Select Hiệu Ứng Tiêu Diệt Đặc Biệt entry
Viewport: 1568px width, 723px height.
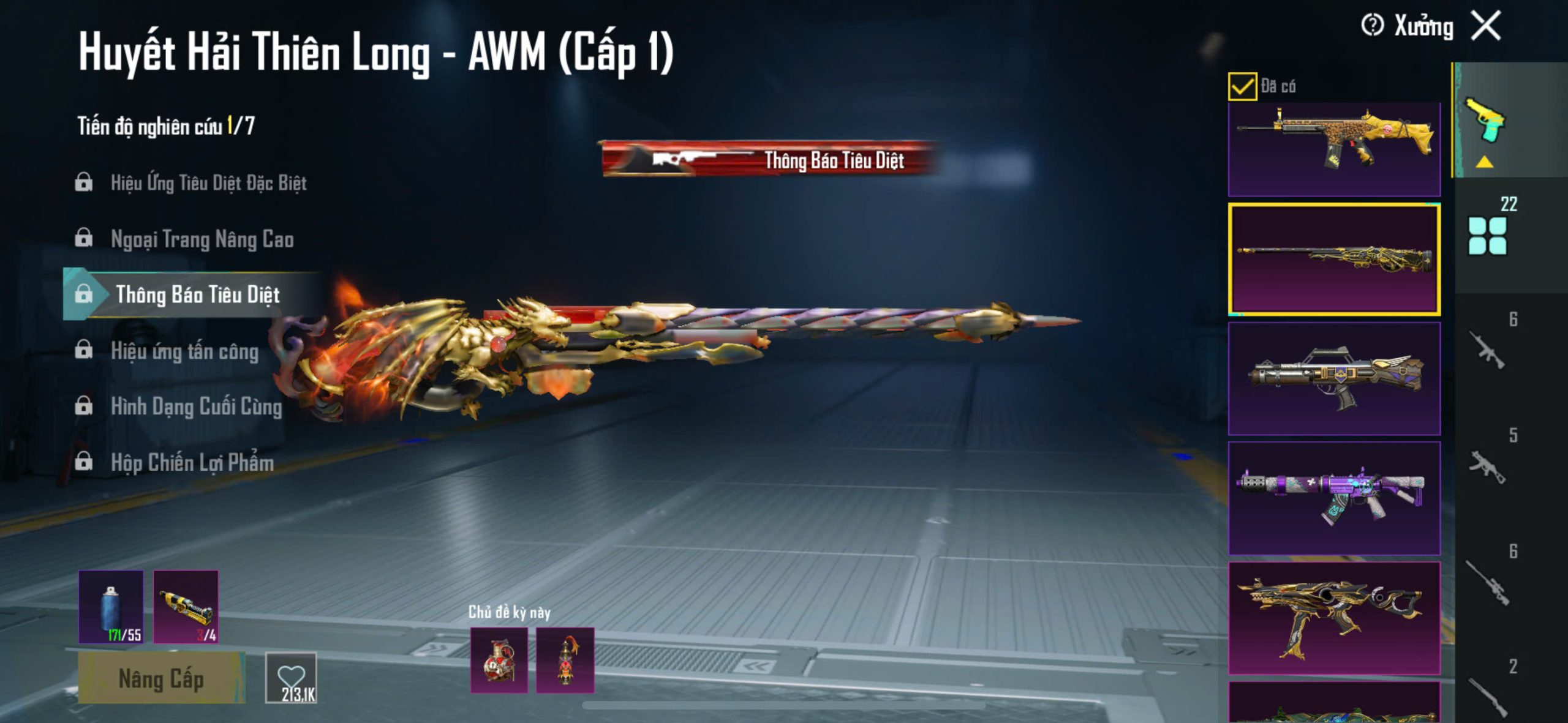208,182
